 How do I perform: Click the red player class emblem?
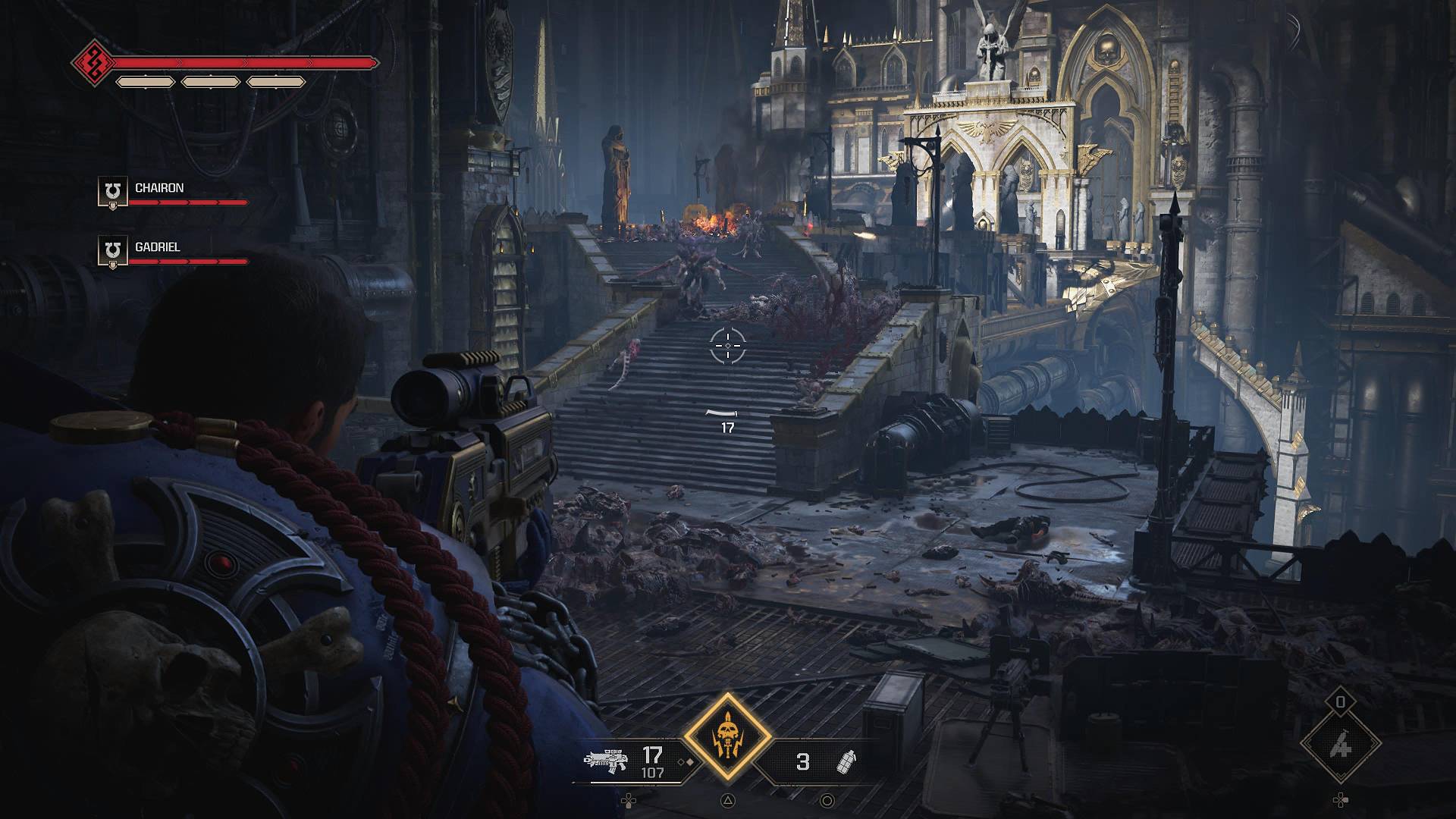click(x=94, y=62)
